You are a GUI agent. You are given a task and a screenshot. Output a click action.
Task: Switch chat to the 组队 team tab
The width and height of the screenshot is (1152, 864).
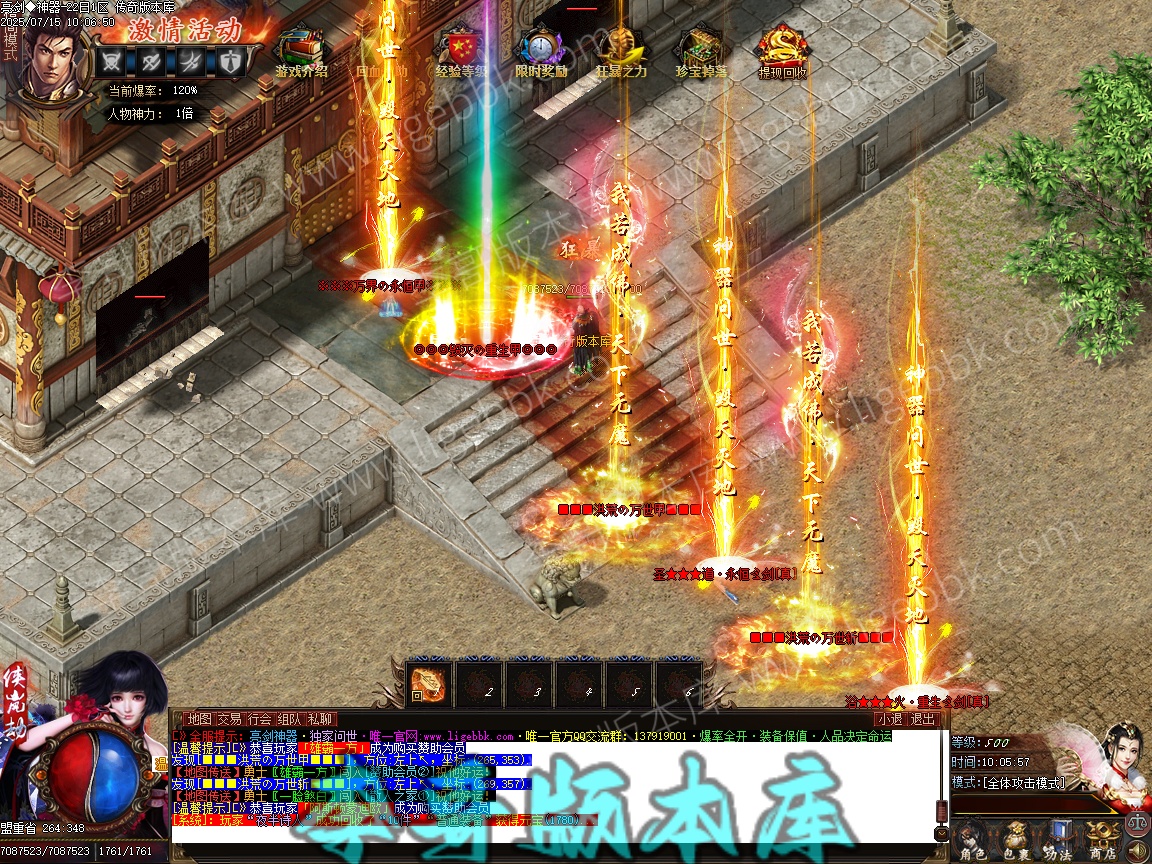tap(289, 719)
